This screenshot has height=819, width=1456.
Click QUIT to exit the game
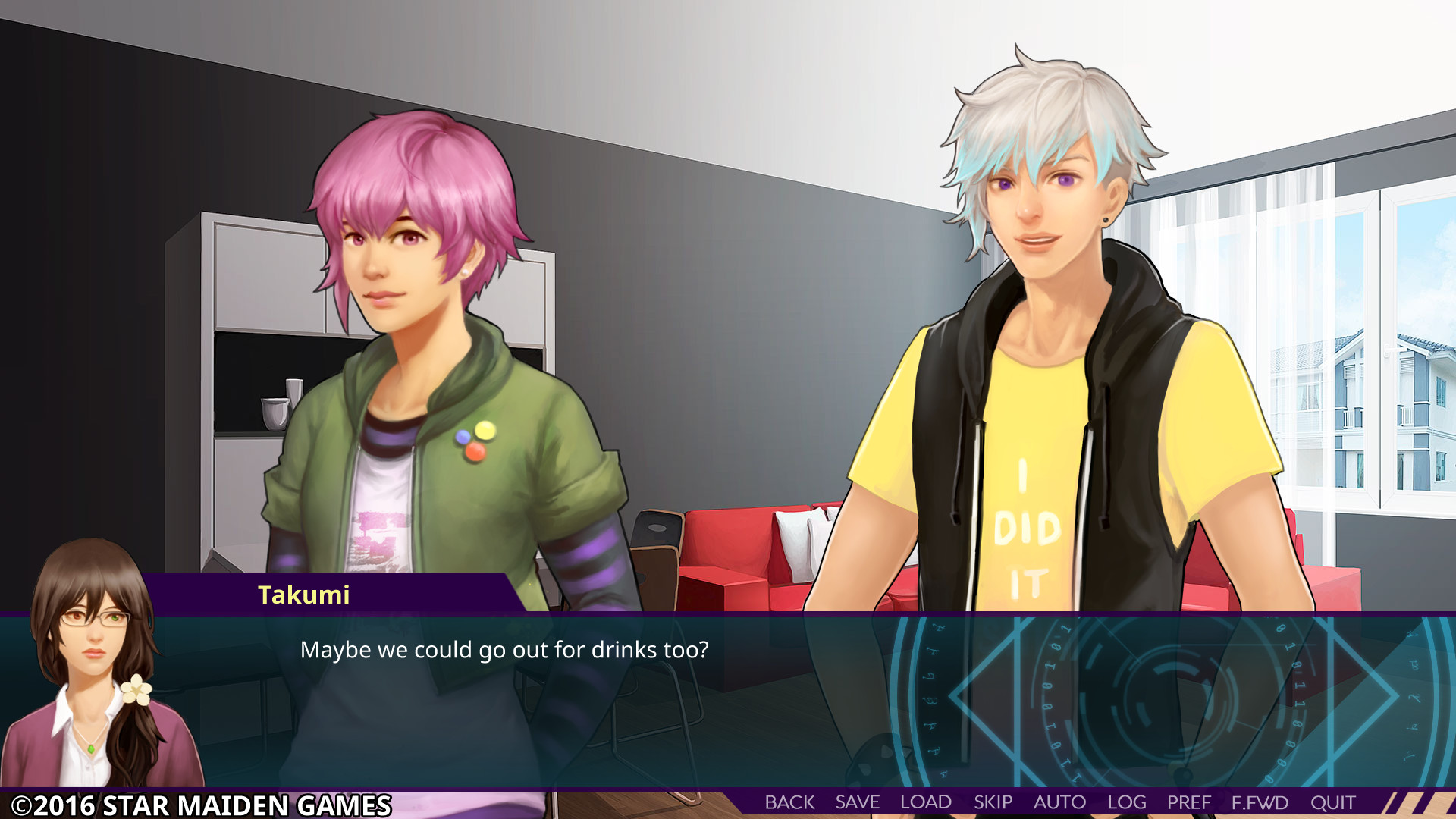click(1332, 802)
